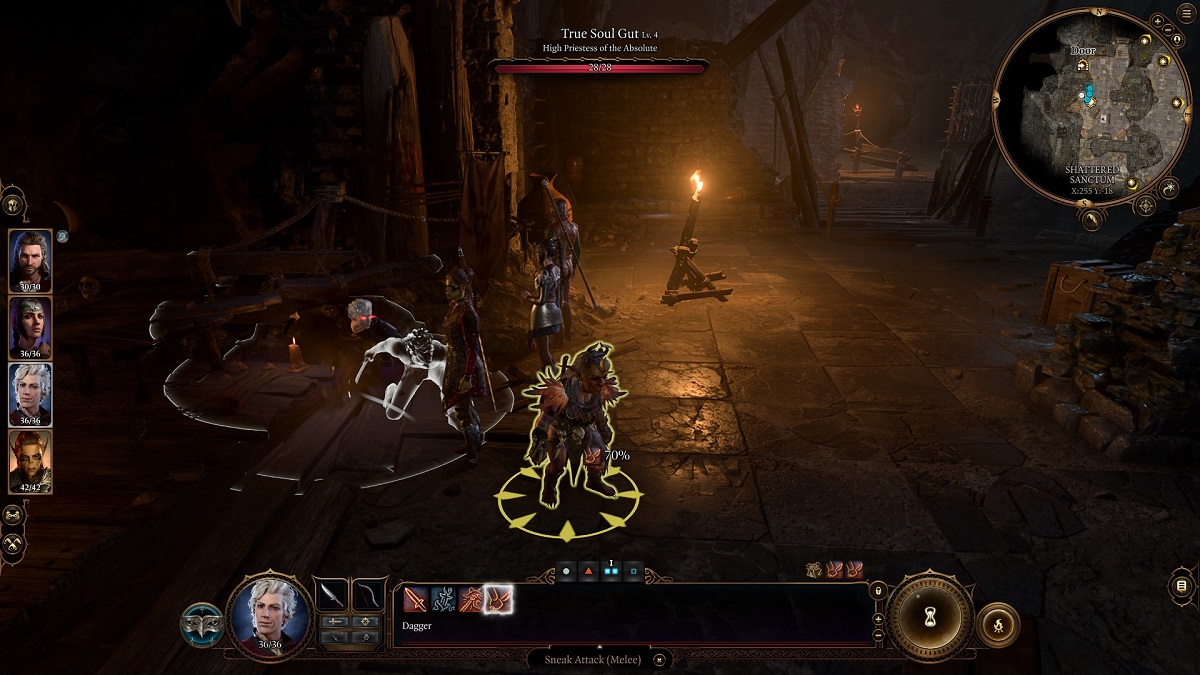Image resolution: width=1200 pixels, height=675 pixels.
Task: Select Gale's party portrait
Action: (x=30, y=261)
